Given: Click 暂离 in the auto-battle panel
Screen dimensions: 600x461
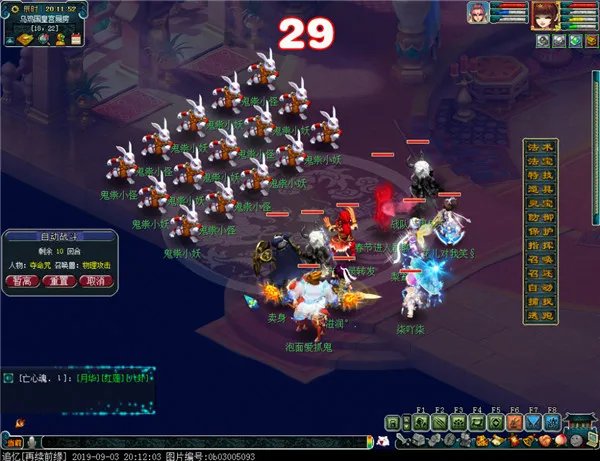Looking at the screenshot, I should [22, 282].
